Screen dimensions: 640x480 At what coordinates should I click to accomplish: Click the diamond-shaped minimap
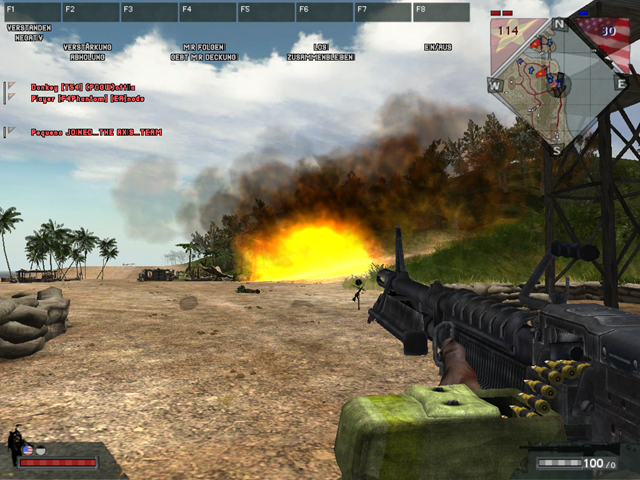(x=557, y=85)
